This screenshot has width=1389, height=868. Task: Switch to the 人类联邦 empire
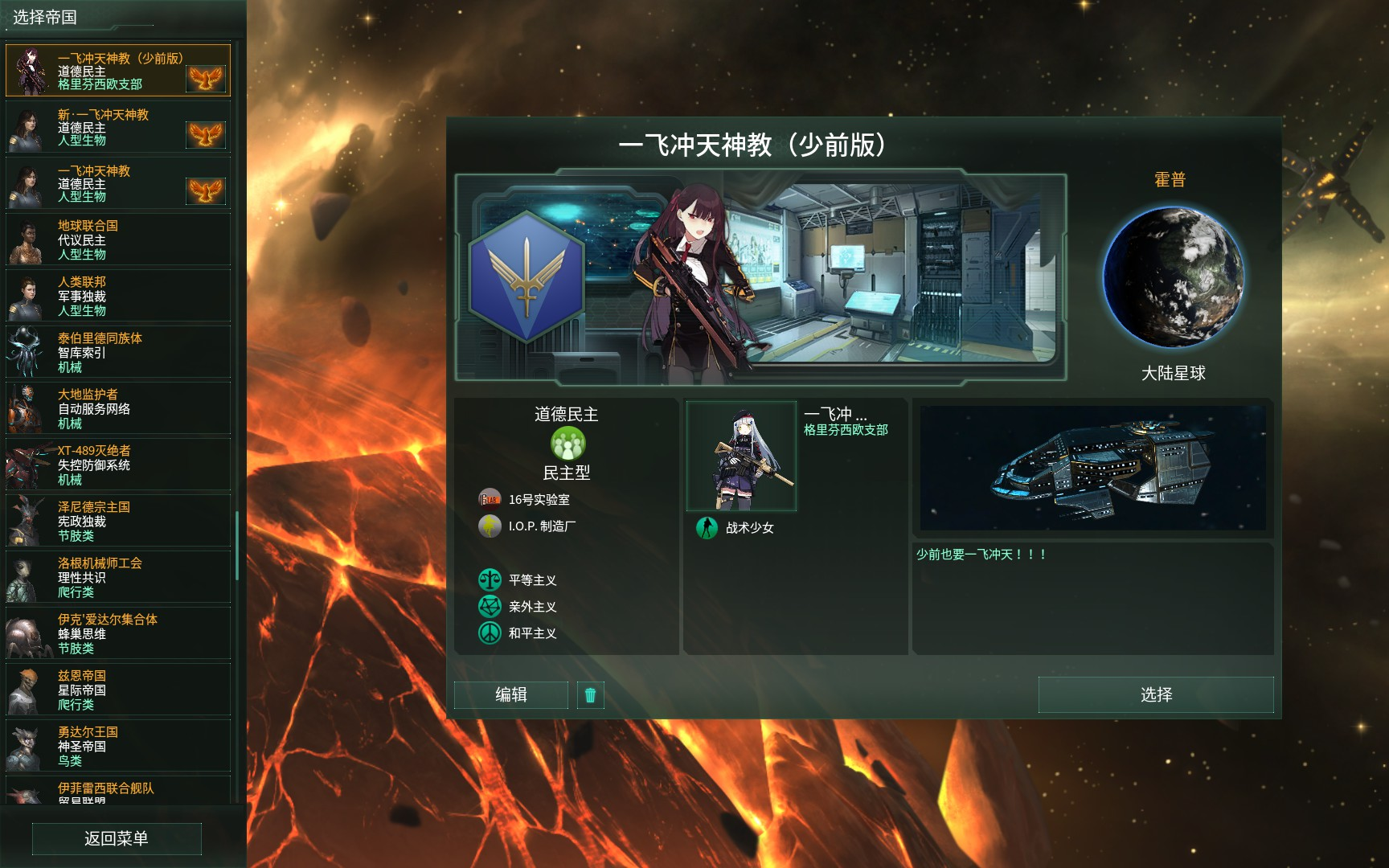point(117,296)
